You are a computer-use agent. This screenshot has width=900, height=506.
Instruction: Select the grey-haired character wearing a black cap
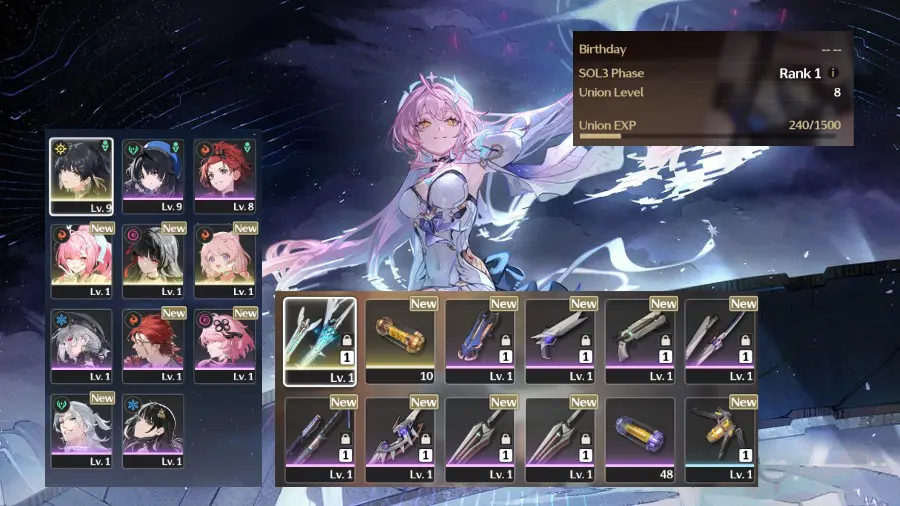(82, 346)
